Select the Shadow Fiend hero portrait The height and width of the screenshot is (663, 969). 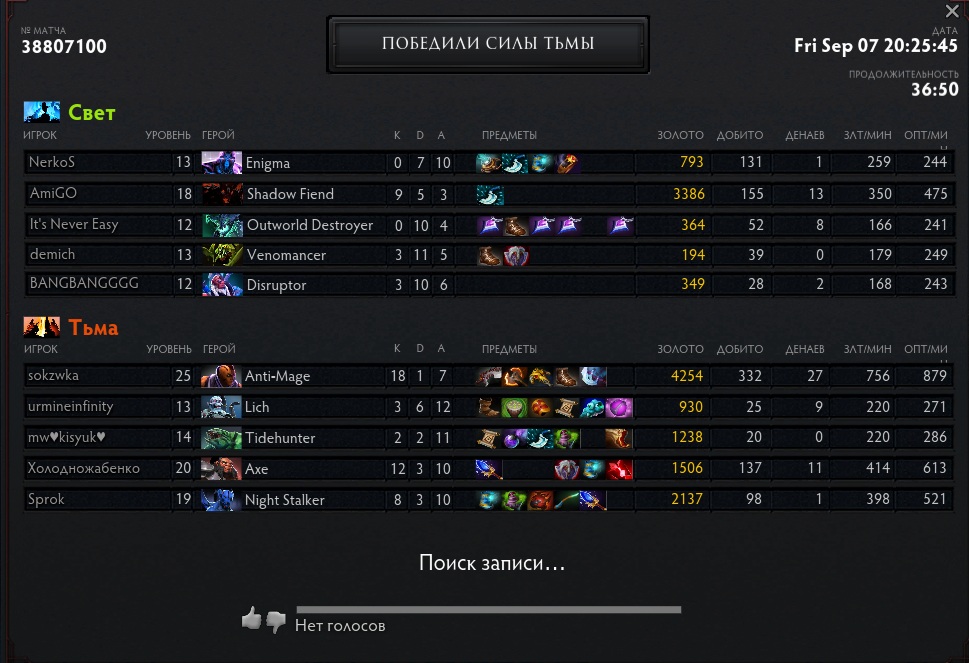(x=221, y=194)
